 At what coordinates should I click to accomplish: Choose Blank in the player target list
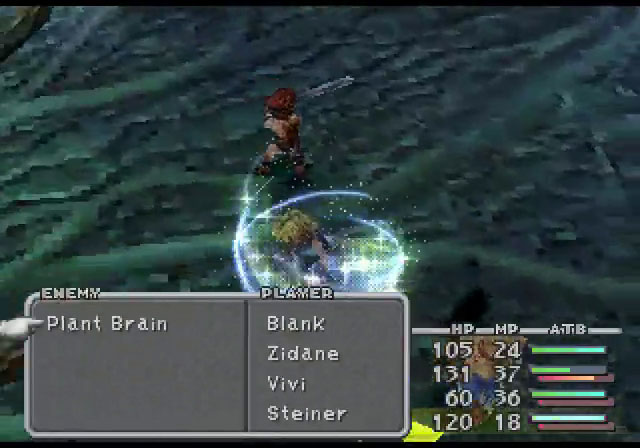coord(295,324)
